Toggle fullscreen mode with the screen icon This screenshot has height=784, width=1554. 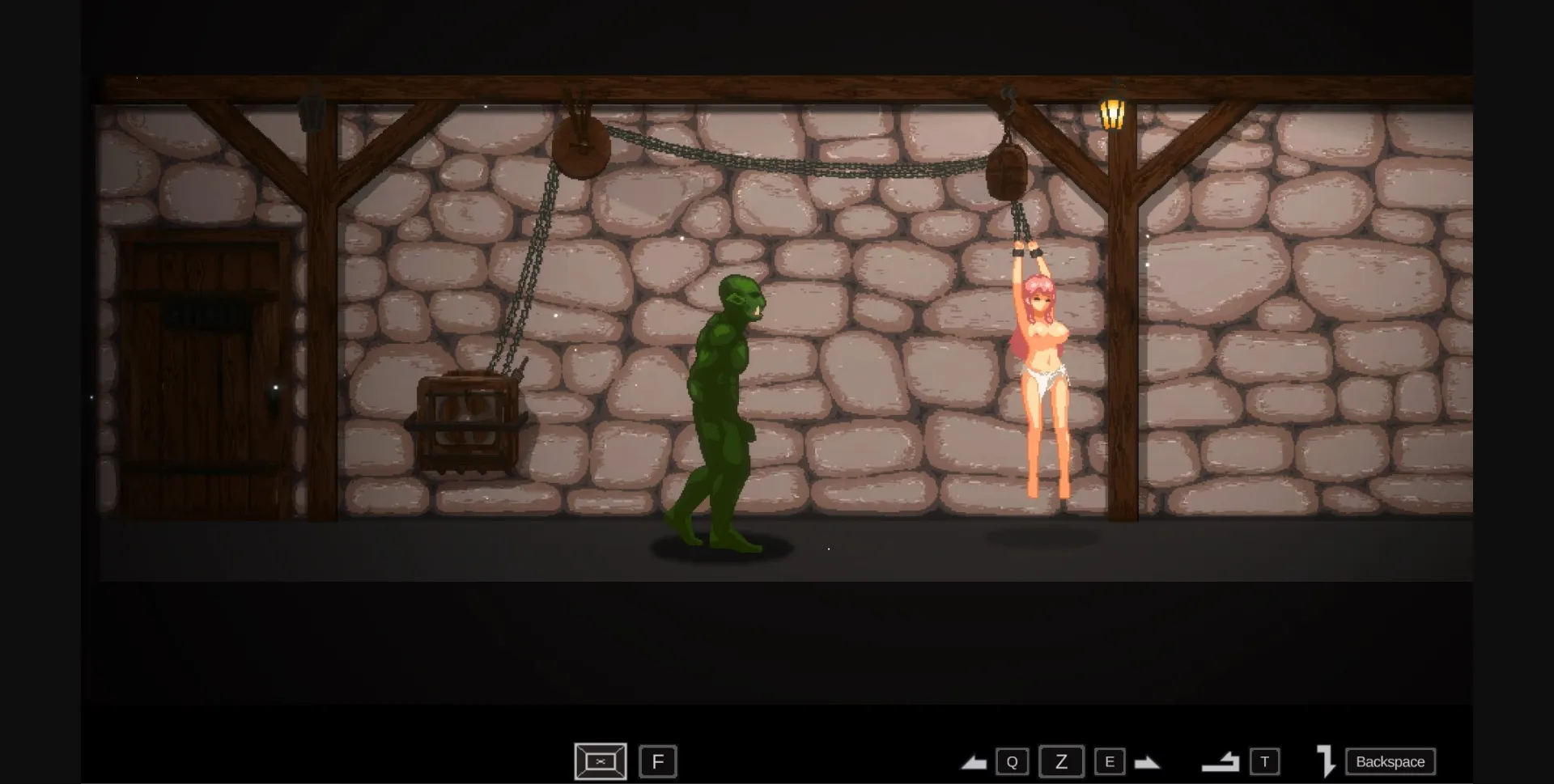tap(600, 761)
